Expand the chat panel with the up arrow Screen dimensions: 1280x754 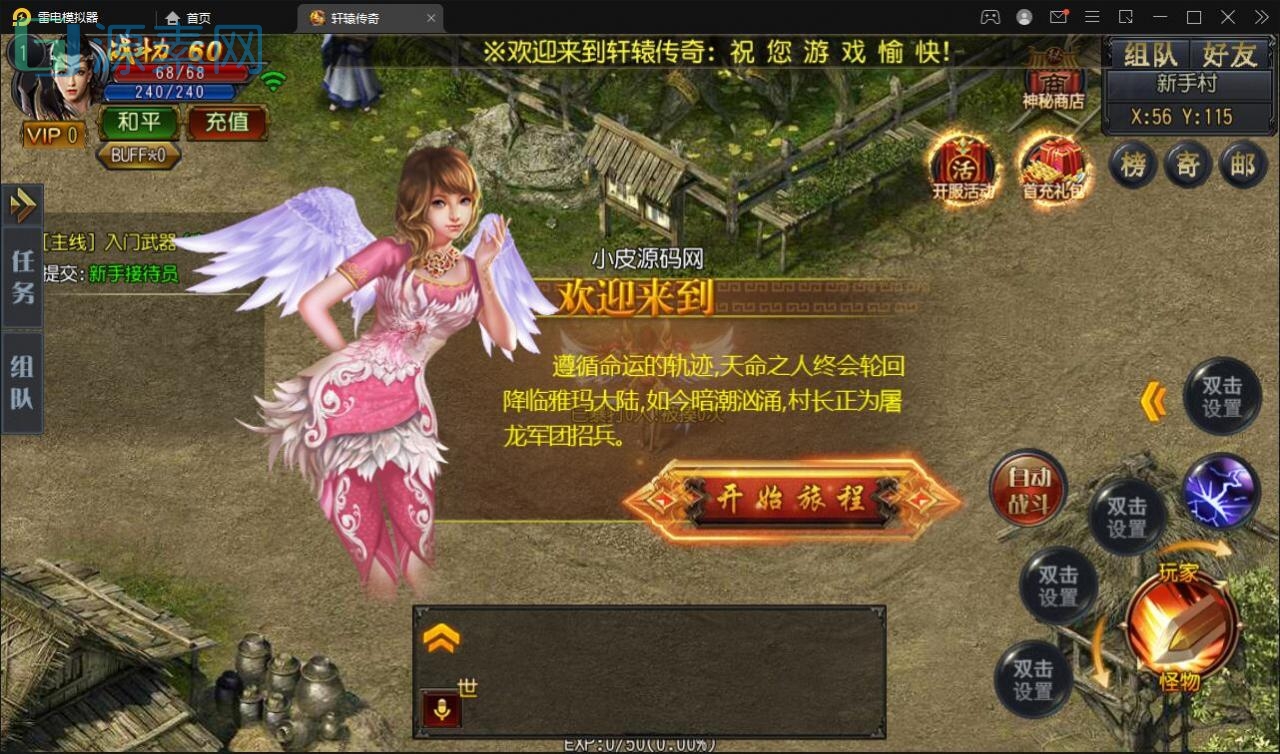point(441,640)
